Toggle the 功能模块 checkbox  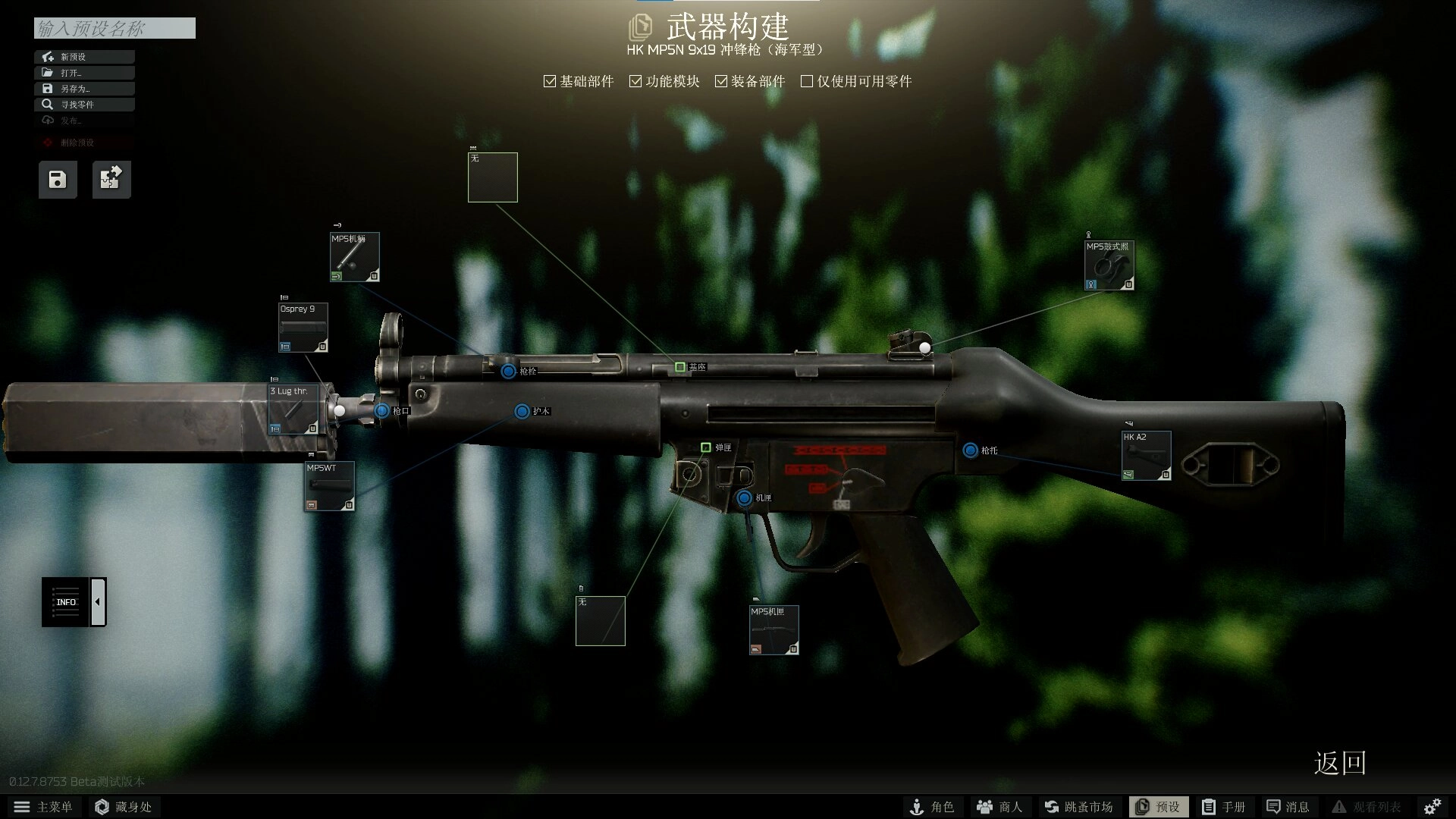[x=635, y=81]
